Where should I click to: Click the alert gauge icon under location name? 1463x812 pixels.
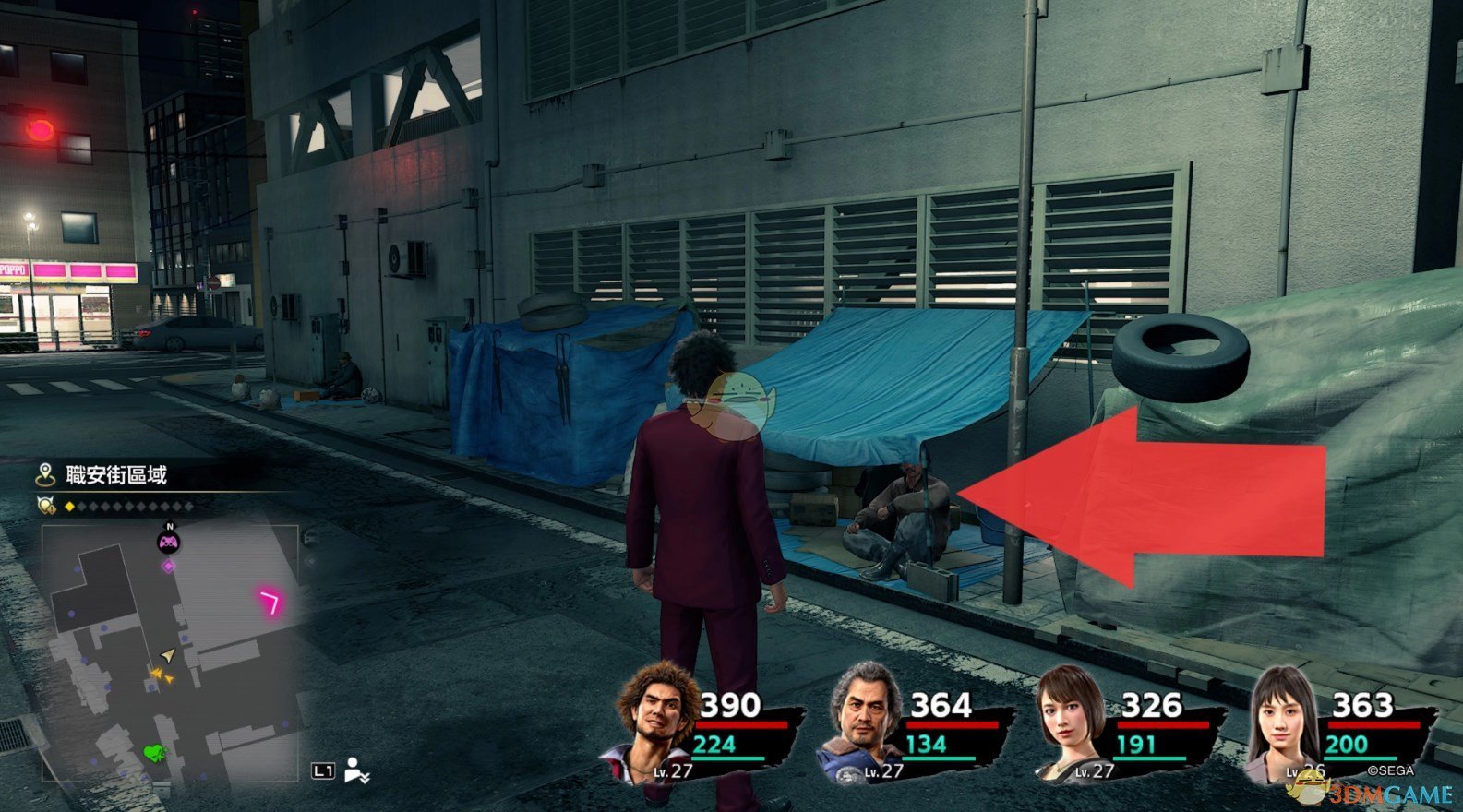pyautogui.click(x=45, y=507)
